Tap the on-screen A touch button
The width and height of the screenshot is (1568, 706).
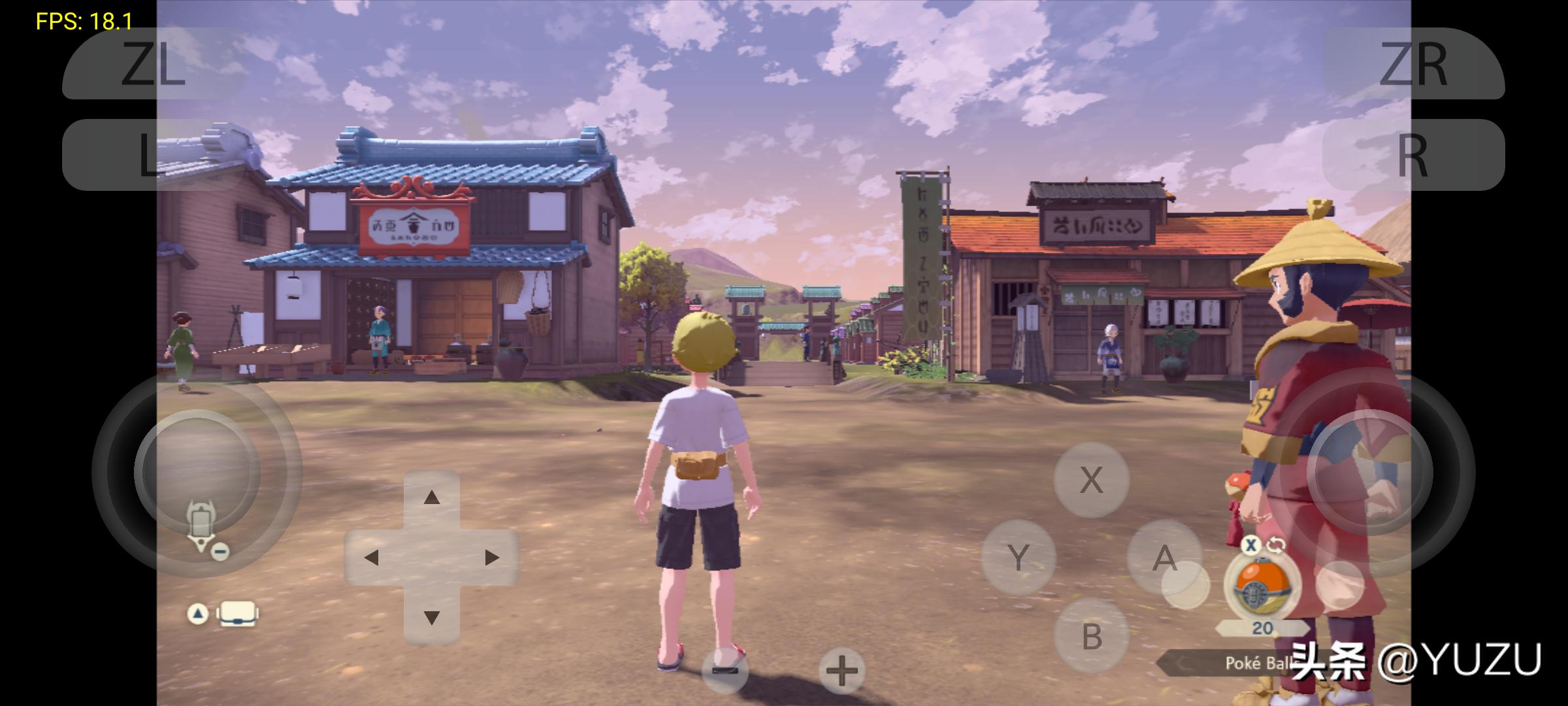click(1164, 558)
